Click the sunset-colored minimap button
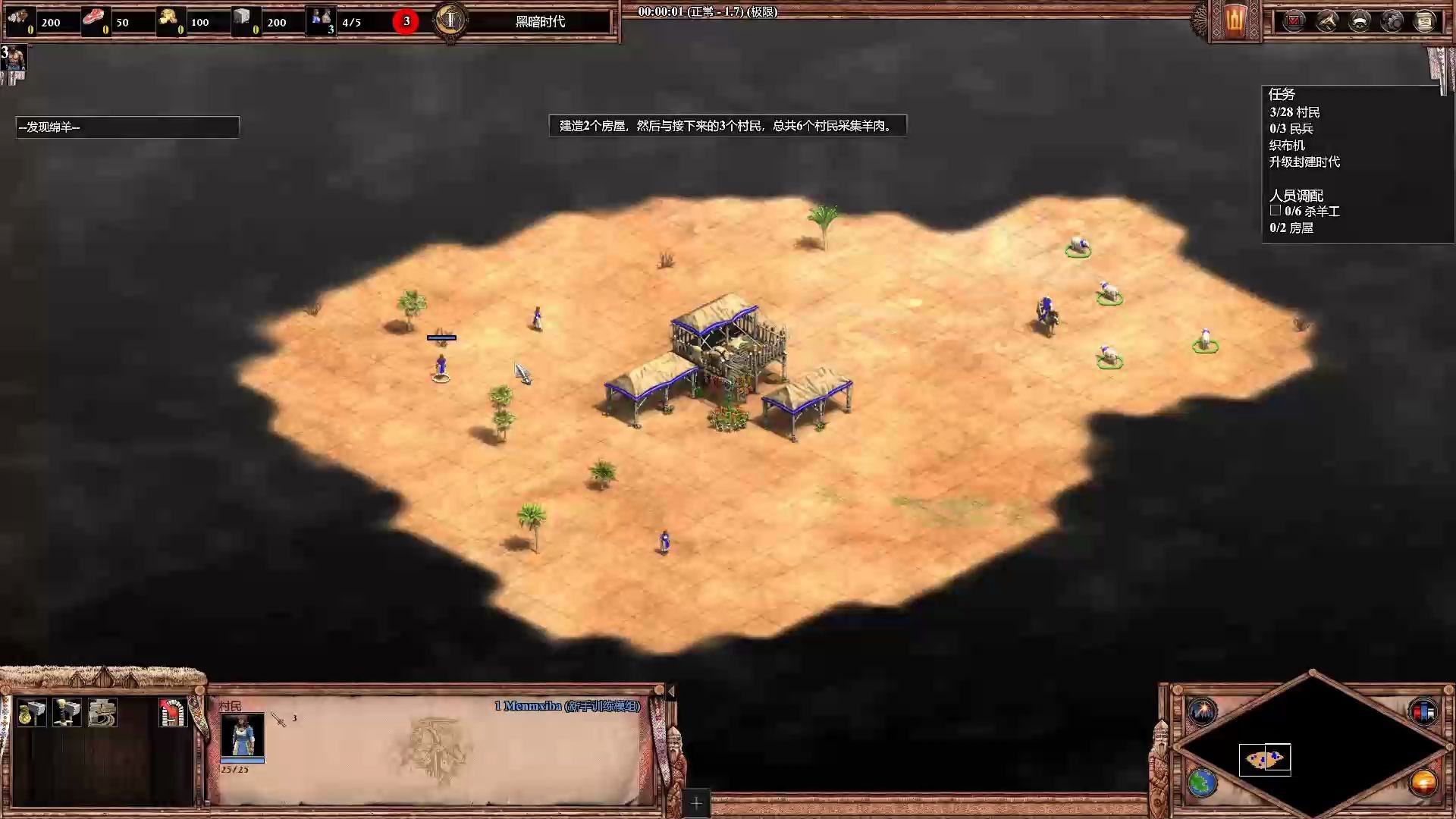This screenshot has height=819, width=1456. pos(1423,783)
